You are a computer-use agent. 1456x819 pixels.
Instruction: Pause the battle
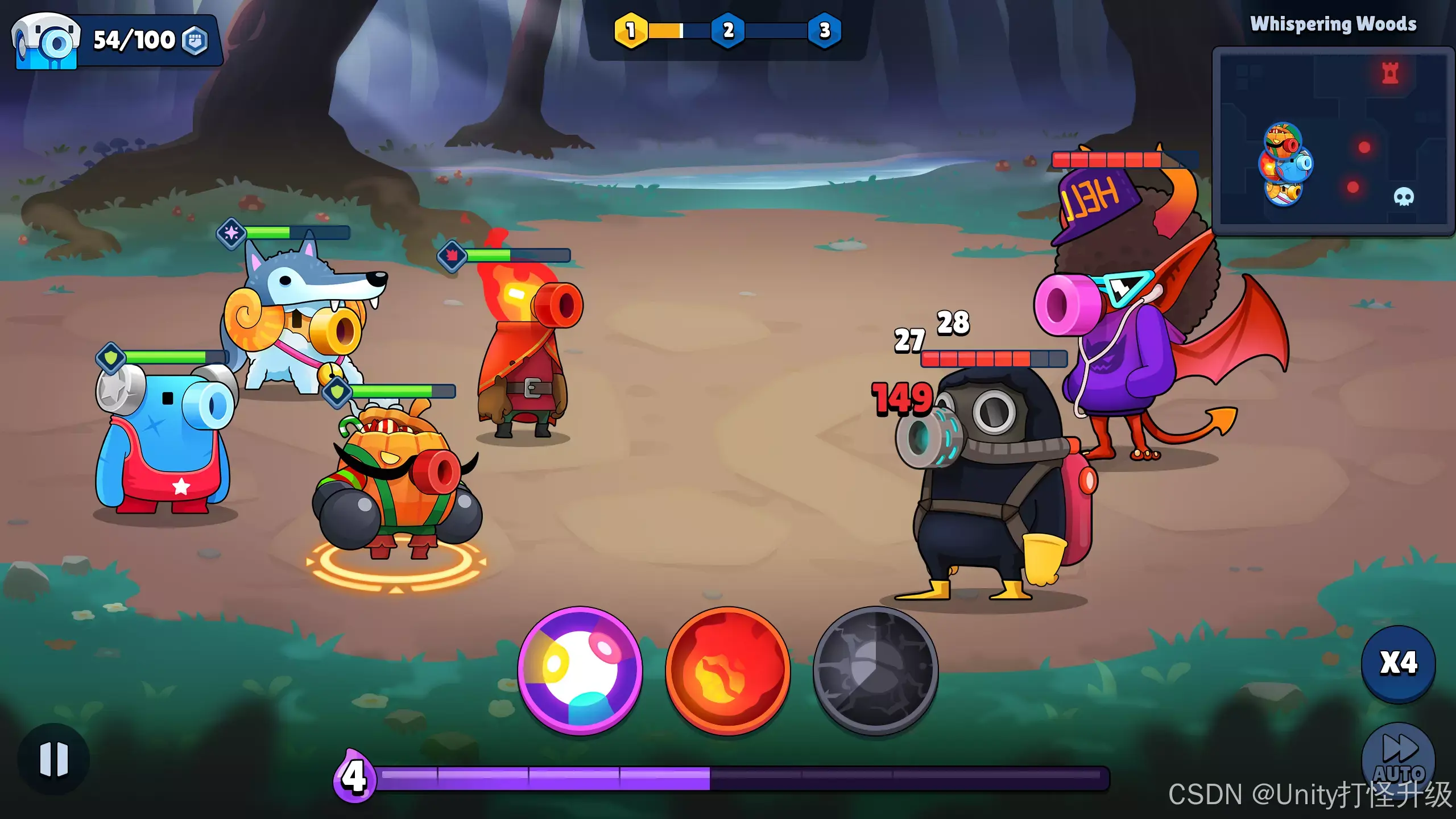54,759
